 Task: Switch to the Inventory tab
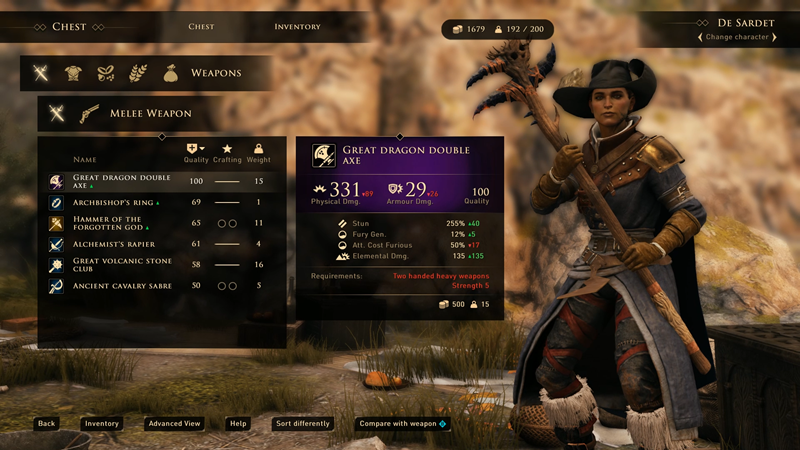pos(297,27)
